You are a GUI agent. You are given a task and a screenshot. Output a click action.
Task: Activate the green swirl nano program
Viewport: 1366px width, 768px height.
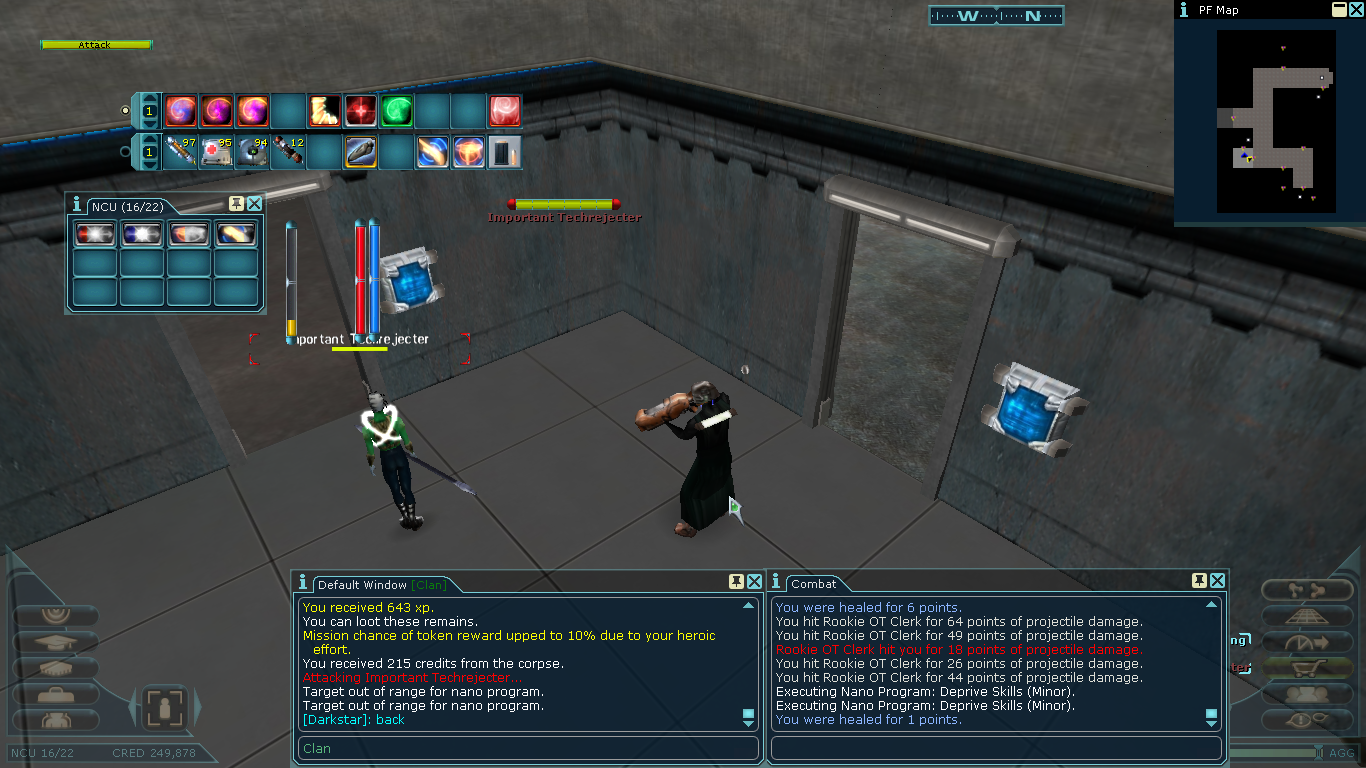(397, 111)
